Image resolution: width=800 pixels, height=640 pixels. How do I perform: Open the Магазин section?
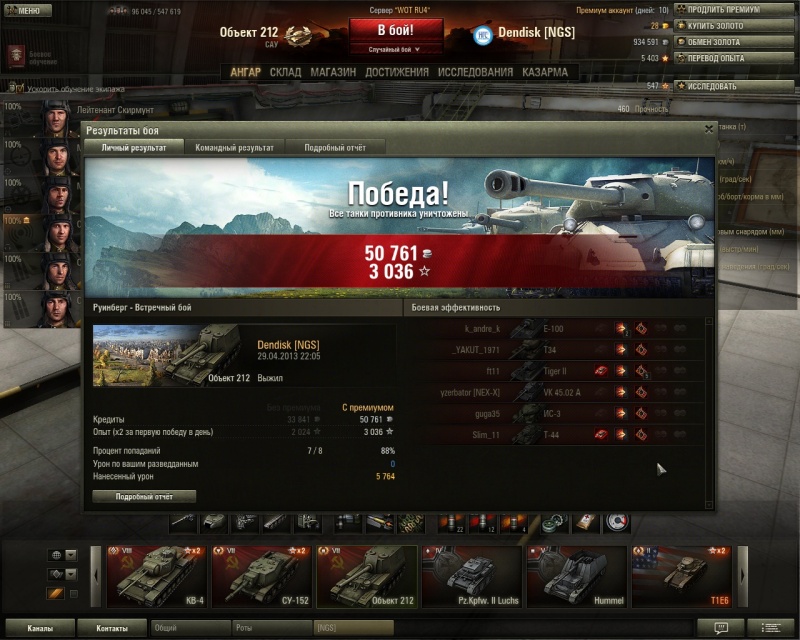point(333,72)
